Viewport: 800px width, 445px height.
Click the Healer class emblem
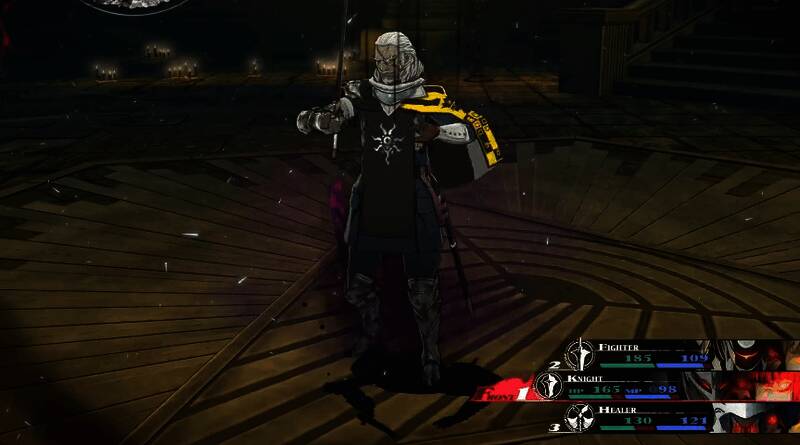[x=577, y=417]
